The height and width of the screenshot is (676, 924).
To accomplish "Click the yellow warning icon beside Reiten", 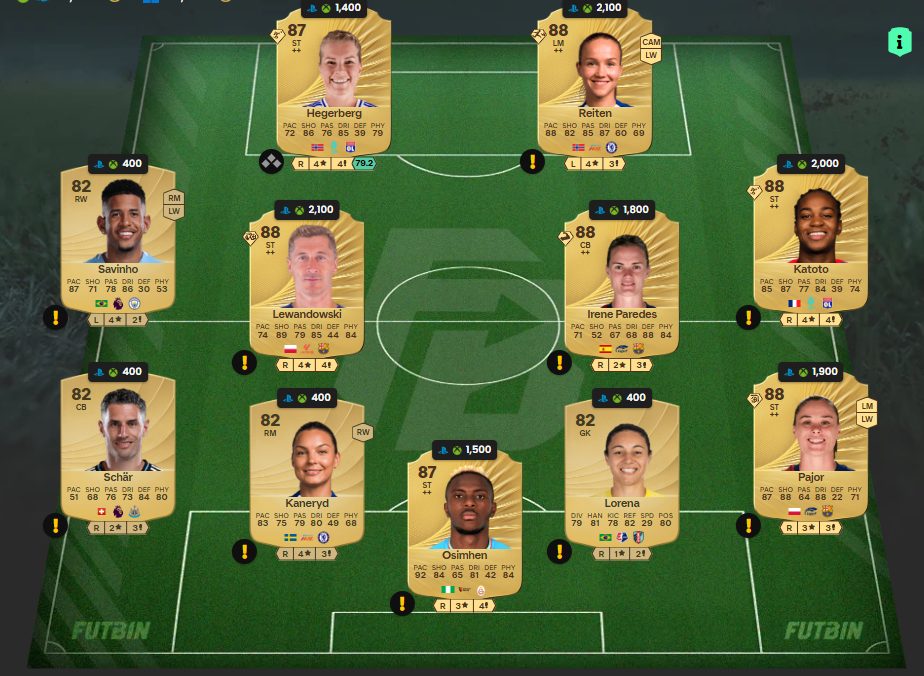I will point(532,161).
